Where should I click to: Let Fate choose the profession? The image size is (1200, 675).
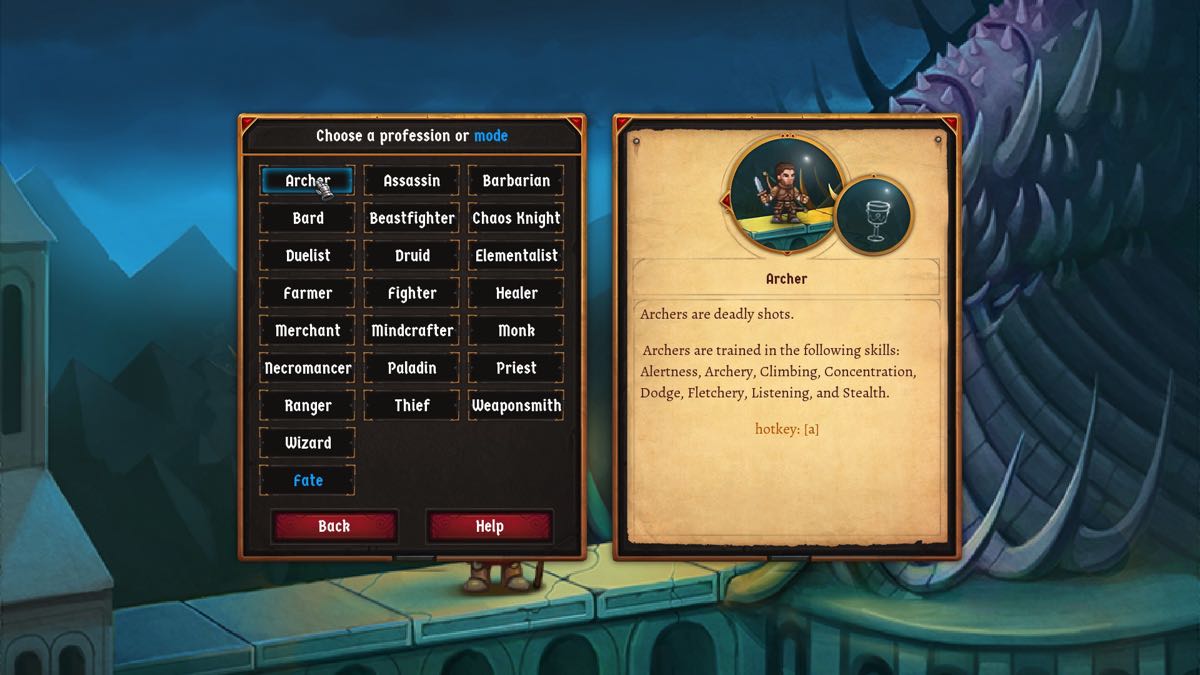coord(307,481)
